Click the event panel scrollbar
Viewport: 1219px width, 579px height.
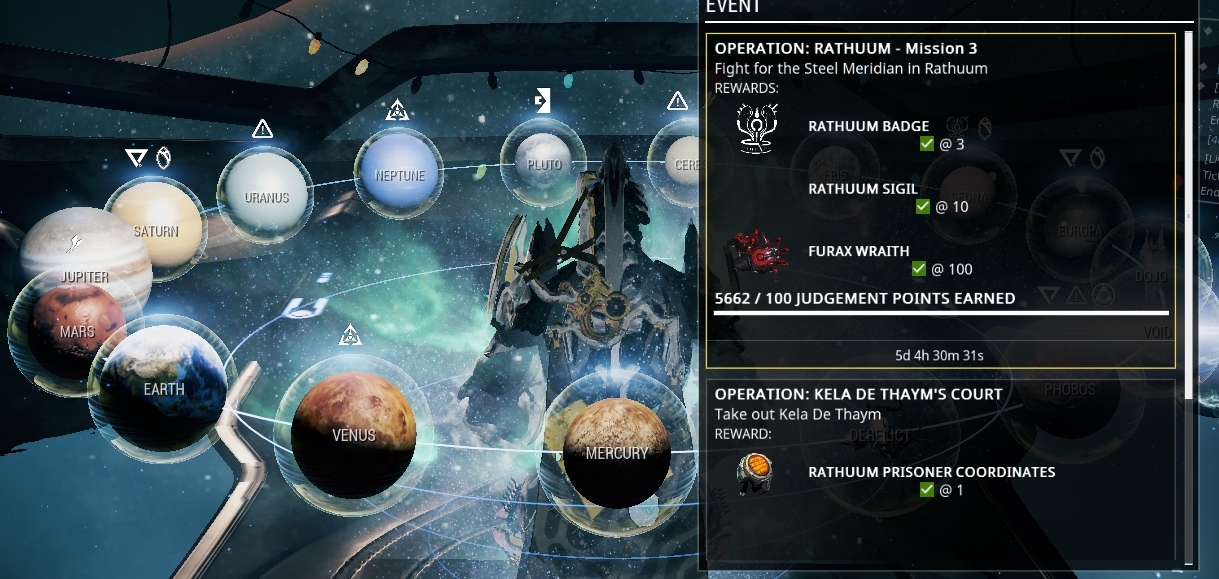coord(1188,200)
